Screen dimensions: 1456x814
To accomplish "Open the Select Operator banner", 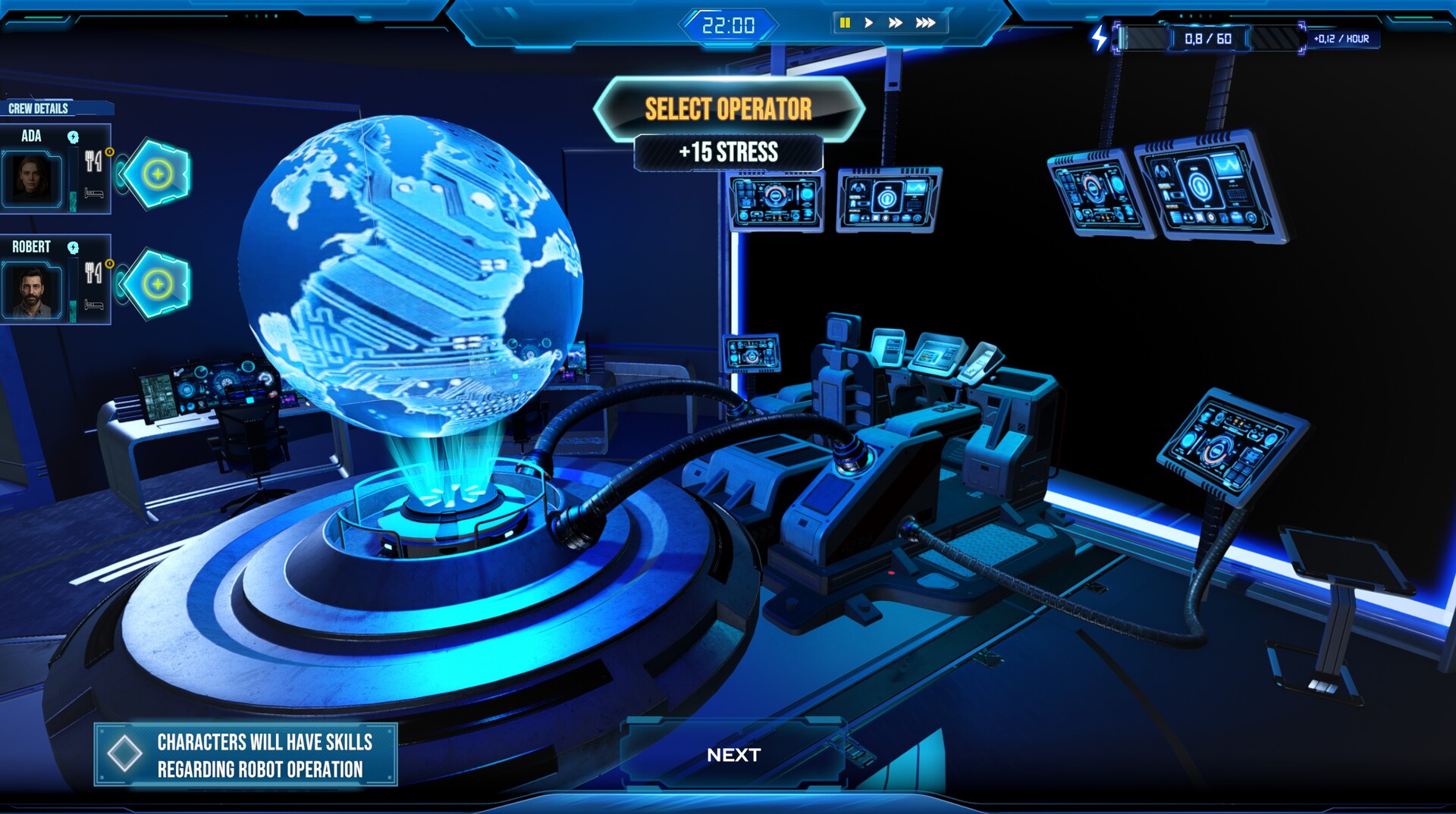I will pyautogui.click(x=728, y=108).
